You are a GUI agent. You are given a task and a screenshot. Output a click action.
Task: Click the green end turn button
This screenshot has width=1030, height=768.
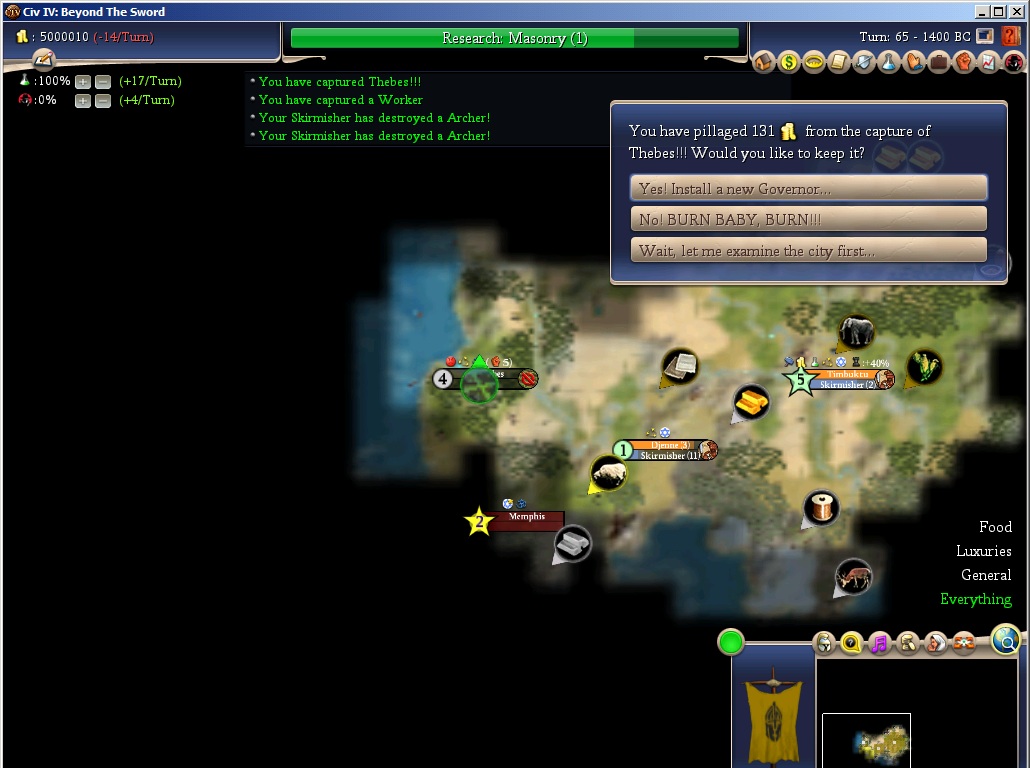click(x=731, y=642)
